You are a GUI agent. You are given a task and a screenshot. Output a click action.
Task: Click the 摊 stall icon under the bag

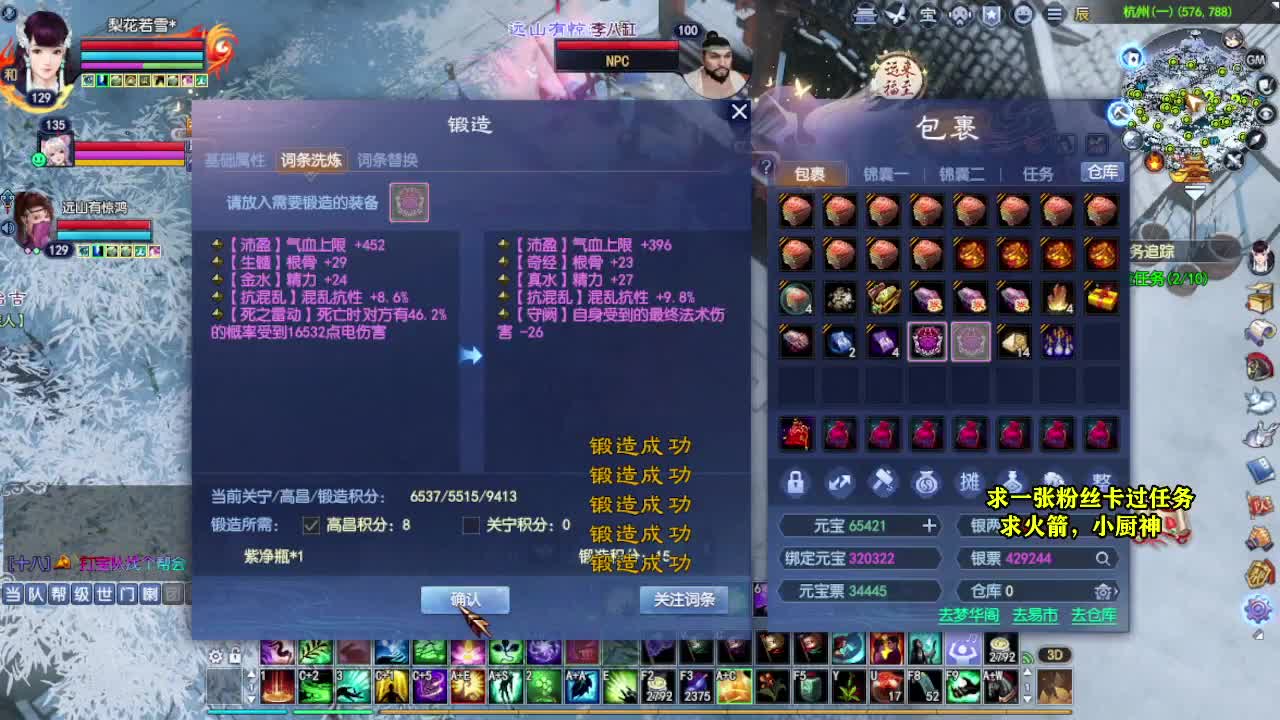click(968, 483)
